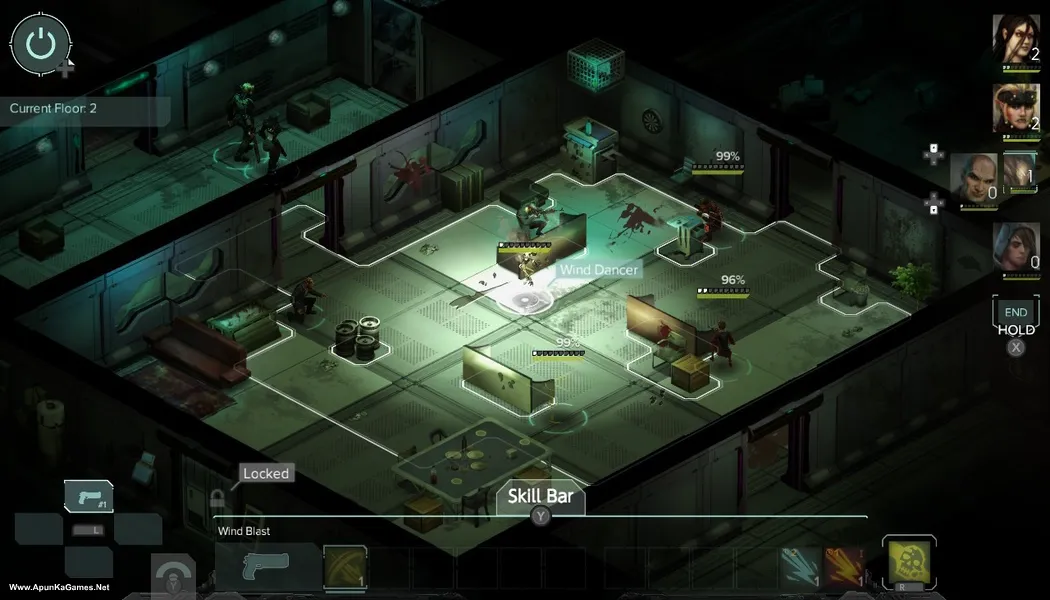1050x600 pixels.
Task: Choose the bald man party portrait
Action: point(973,178)
